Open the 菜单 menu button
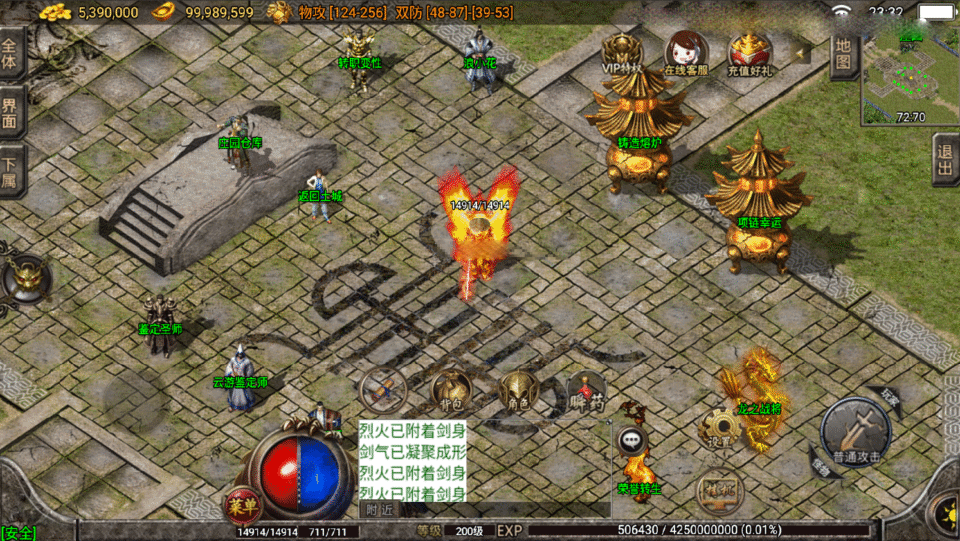 click(241, 500)
